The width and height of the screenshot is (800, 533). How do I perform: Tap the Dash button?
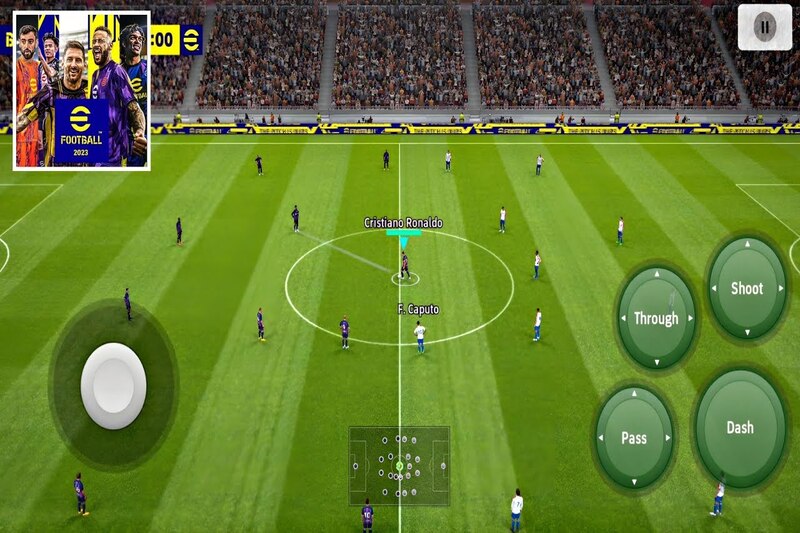pos(740,427)
